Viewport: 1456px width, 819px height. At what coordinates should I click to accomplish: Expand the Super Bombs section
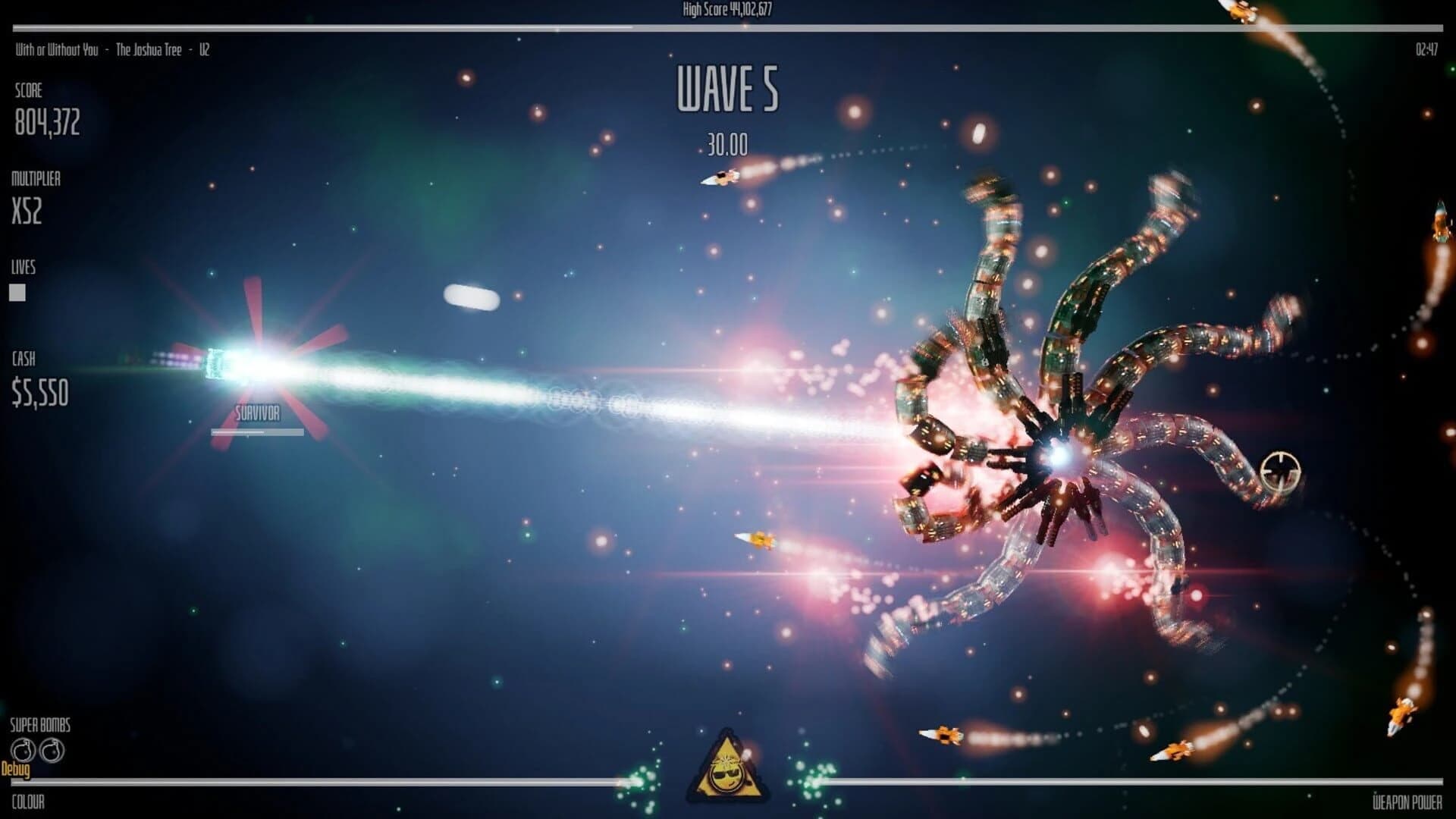point(39,725)
